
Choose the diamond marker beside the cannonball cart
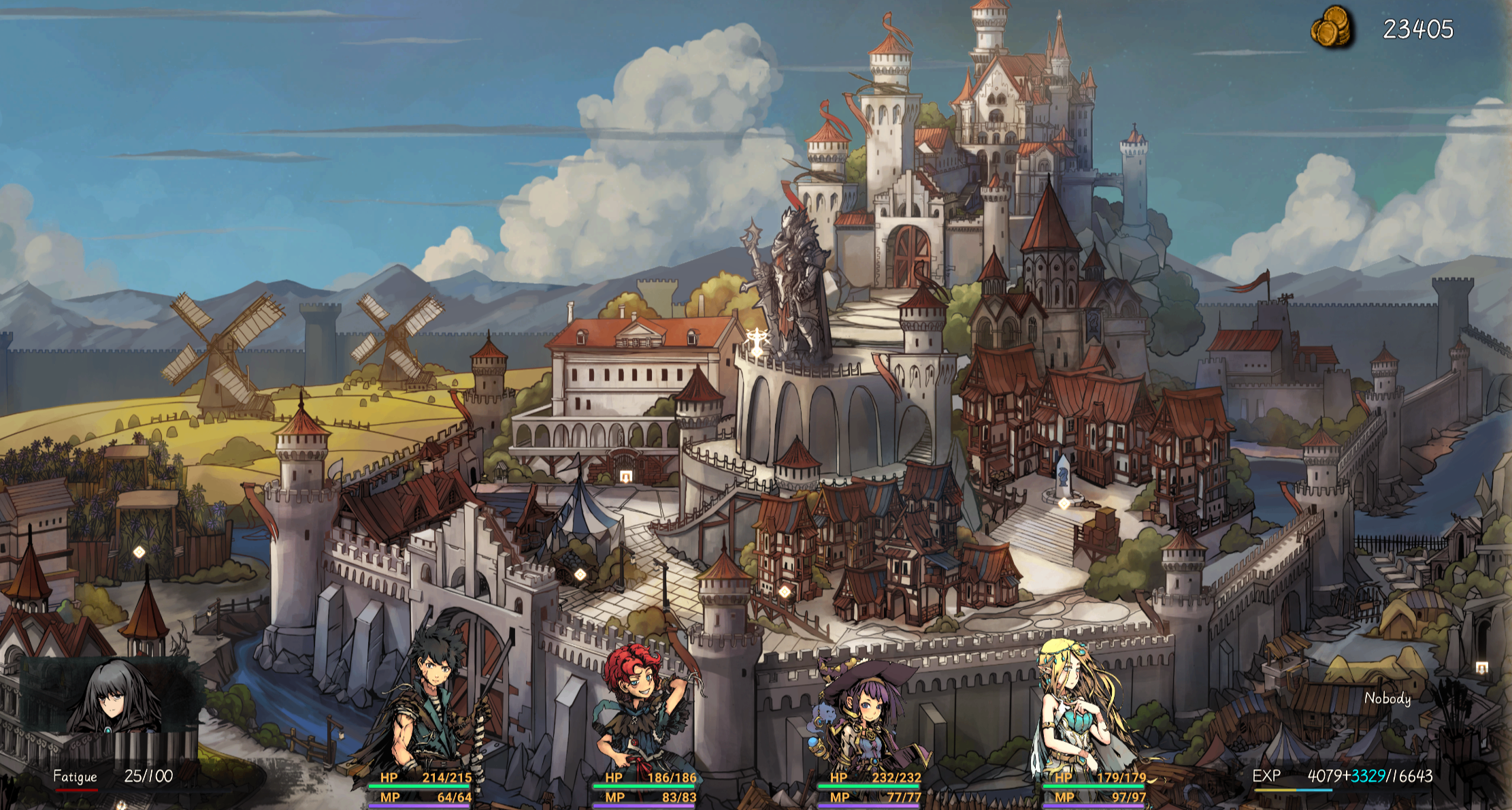[x=580, y=574]
